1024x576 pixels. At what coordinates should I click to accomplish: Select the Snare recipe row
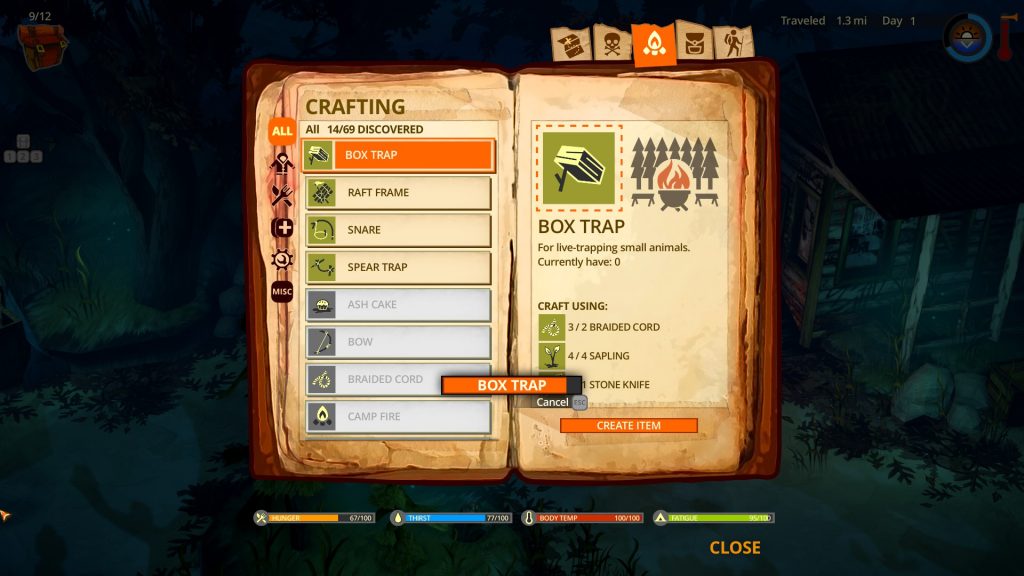pos(398,230)
